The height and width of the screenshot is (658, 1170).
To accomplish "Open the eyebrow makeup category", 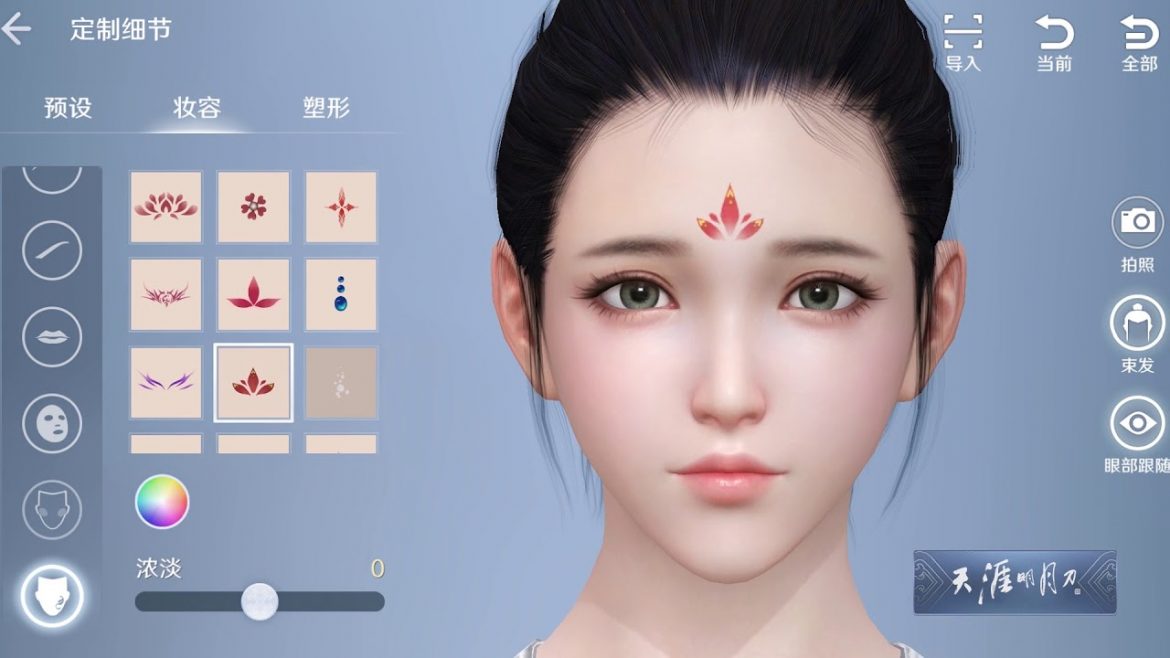I will point(52,250).
